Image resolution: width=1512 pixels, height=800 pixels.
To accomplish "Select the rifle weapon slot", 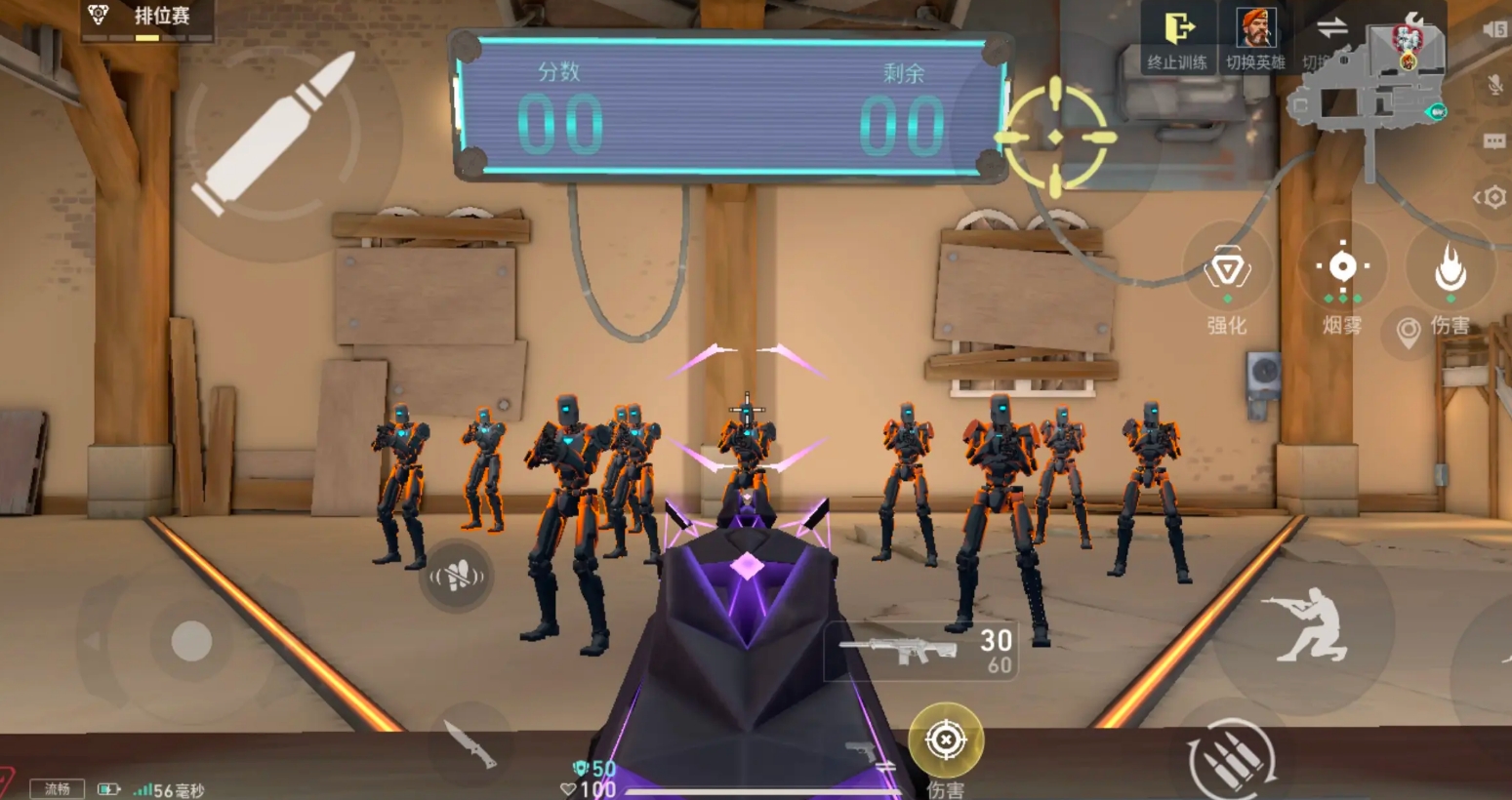I will (x=920, y=651).
